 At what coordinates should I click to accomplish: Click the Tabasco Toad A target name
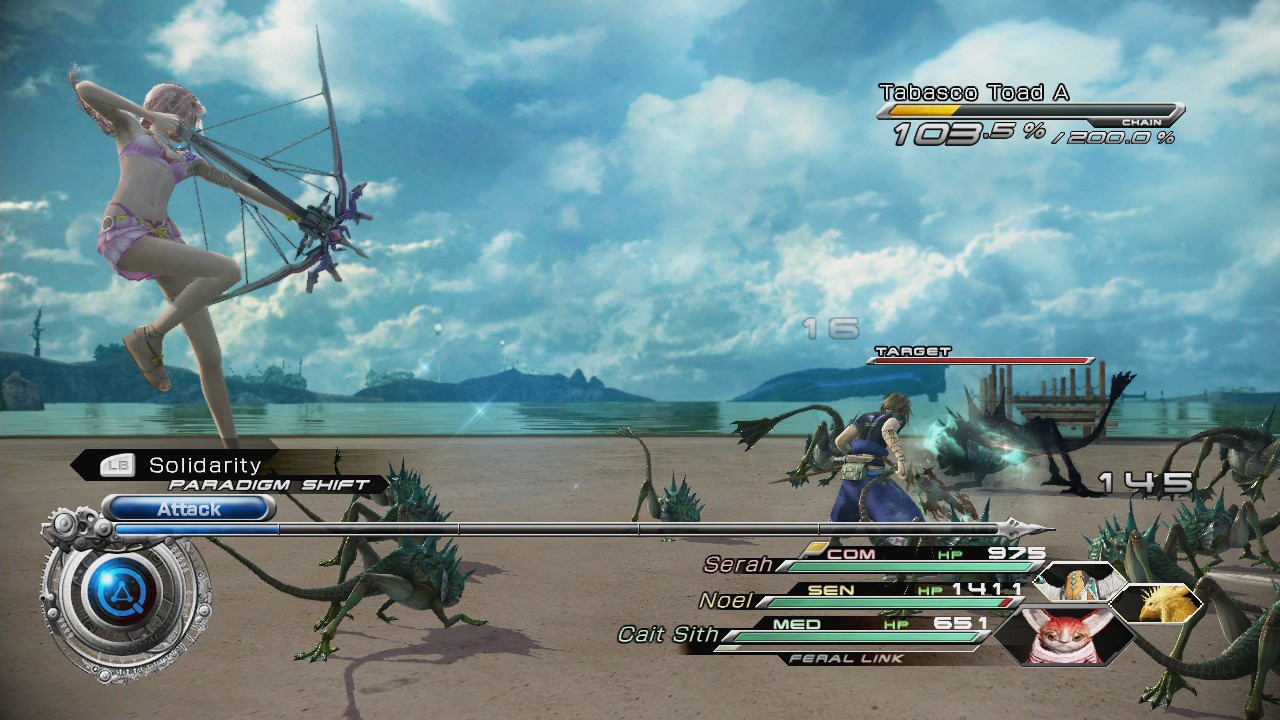click(x=973, y=93)
